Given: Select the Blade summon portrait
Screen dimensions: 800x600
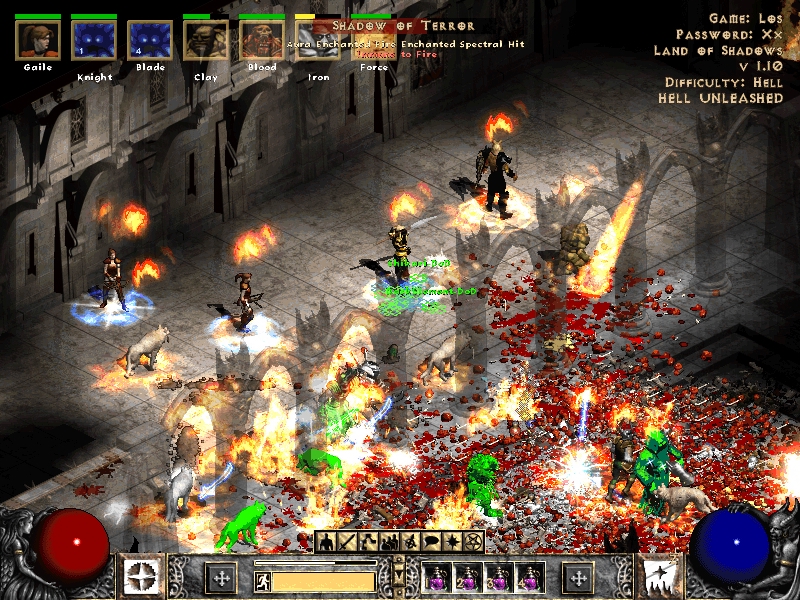Looking at the screenshot, I should click(x=150, y=41).
